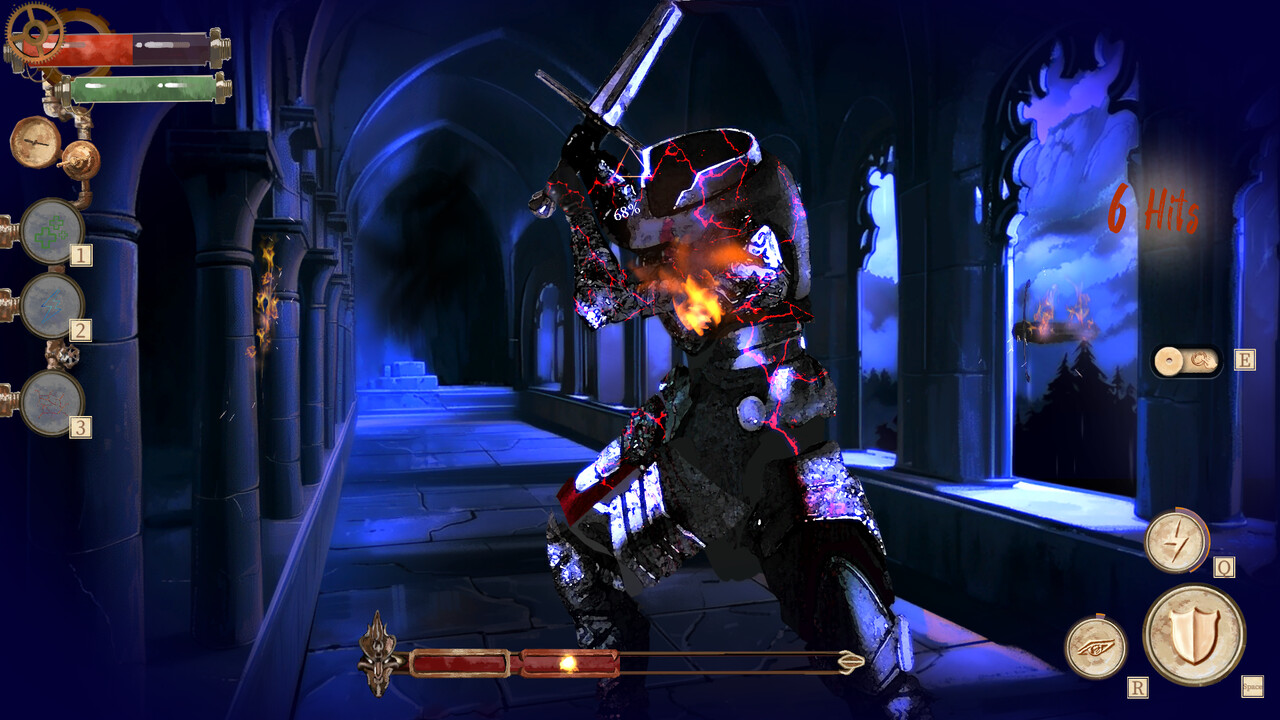Viewport: 1280px width, 720px height.
Task: Raise the shield with the block button
Action: (1193, 635)
